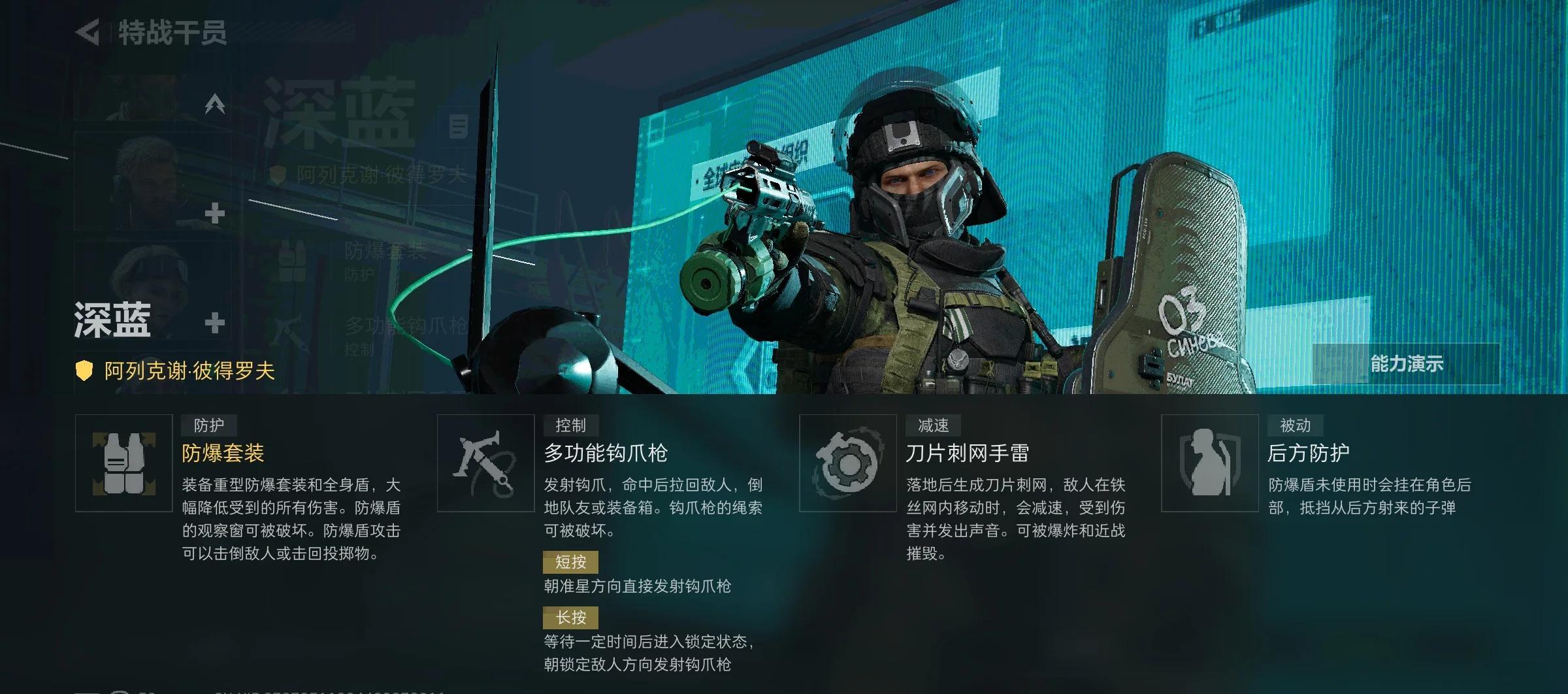Viewport: 1568px width, 694px height.
Task: Toggle the 长按 mode badge for the hook ability
Action: click(x=570, y=616)
